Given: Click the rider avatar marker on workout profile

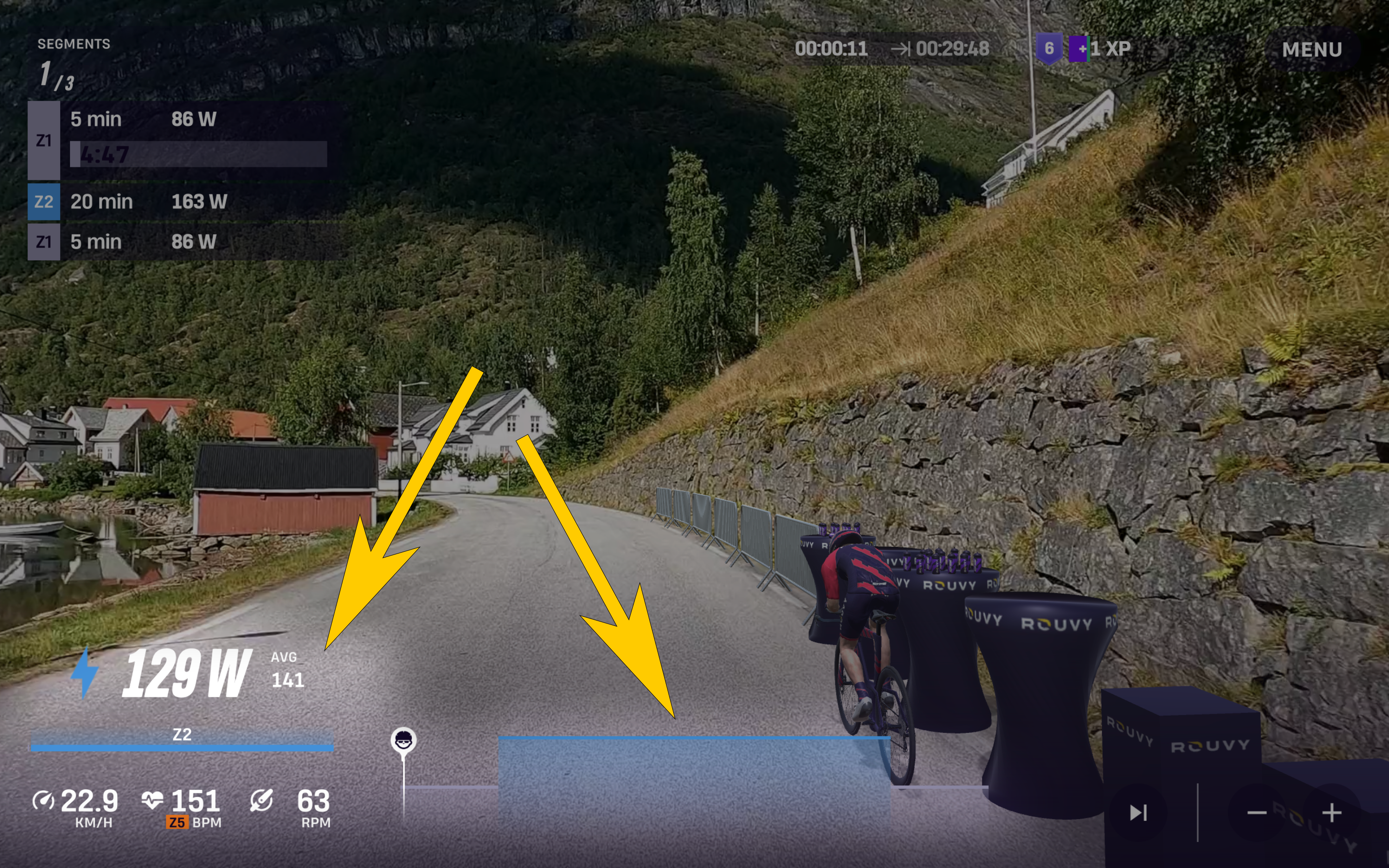Looking at the screenshot, I should tap(404, 740).
